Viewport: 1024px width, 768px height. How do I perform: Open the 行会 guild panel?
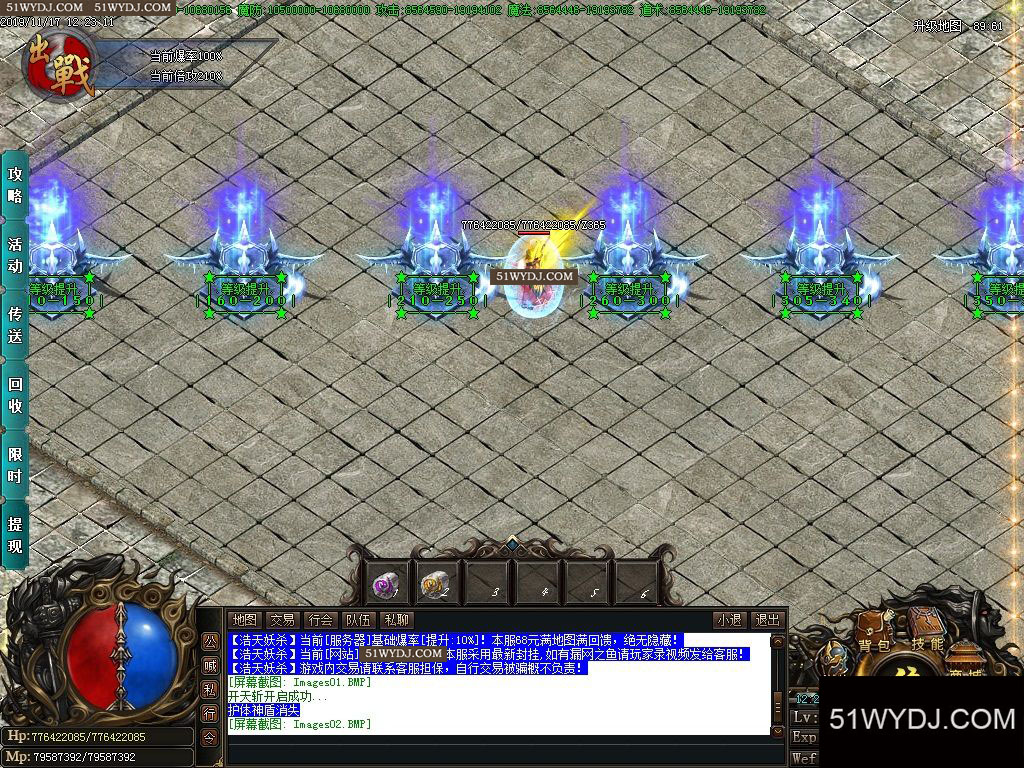tap(320, 620)
